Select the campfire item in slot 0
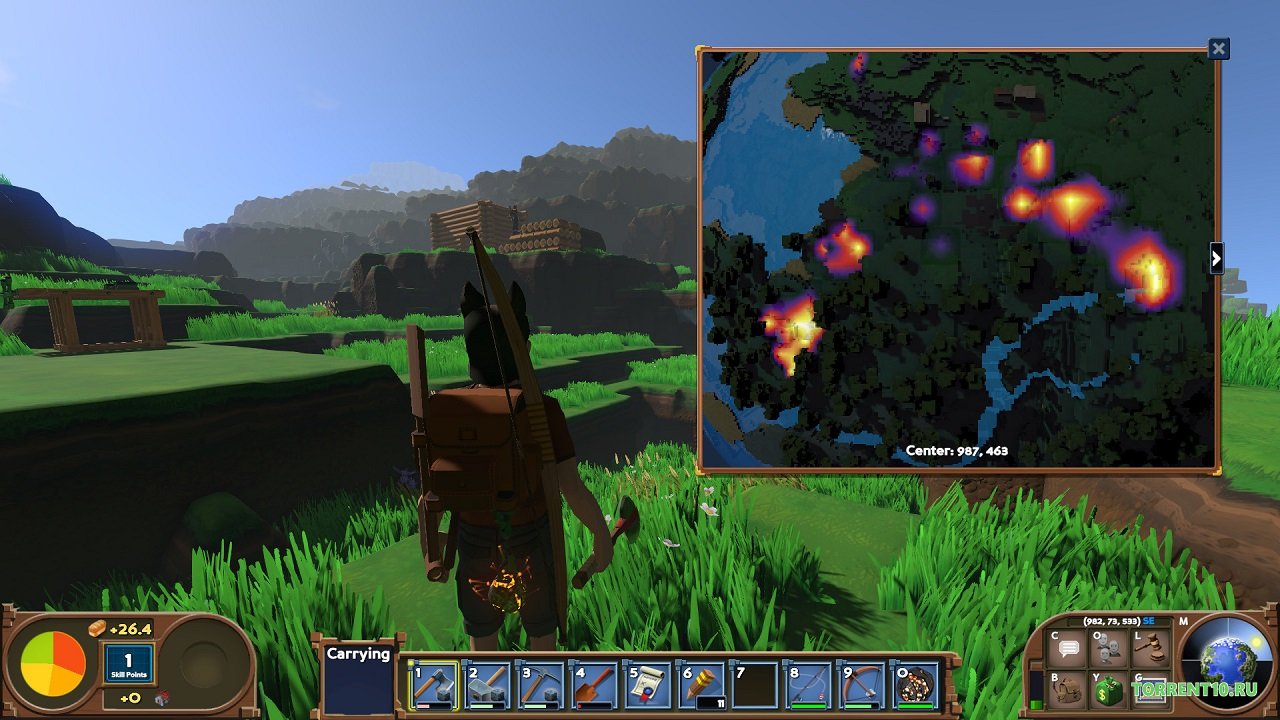 [x=915, y=686]
